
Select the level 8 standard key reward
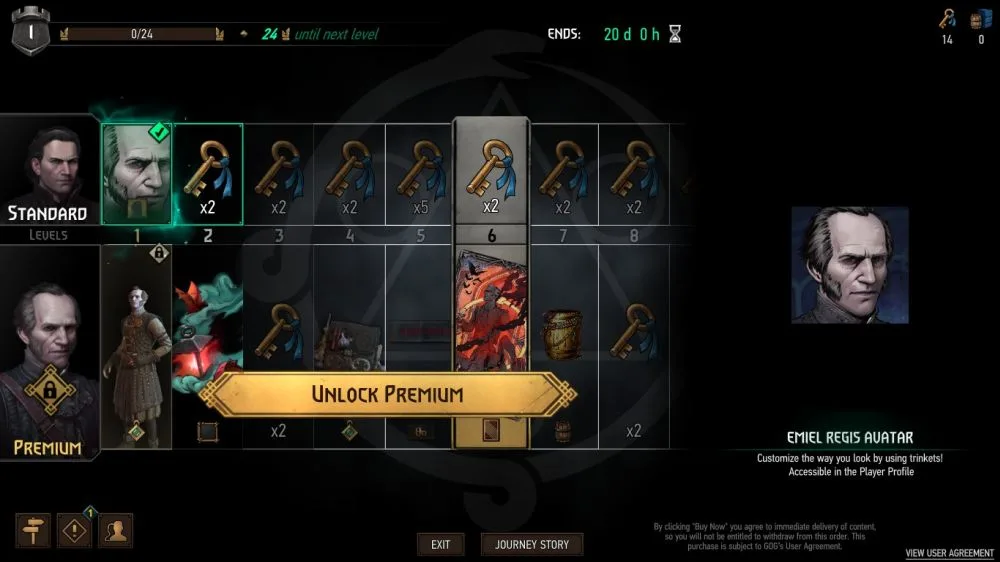click(x=633, y=174)
